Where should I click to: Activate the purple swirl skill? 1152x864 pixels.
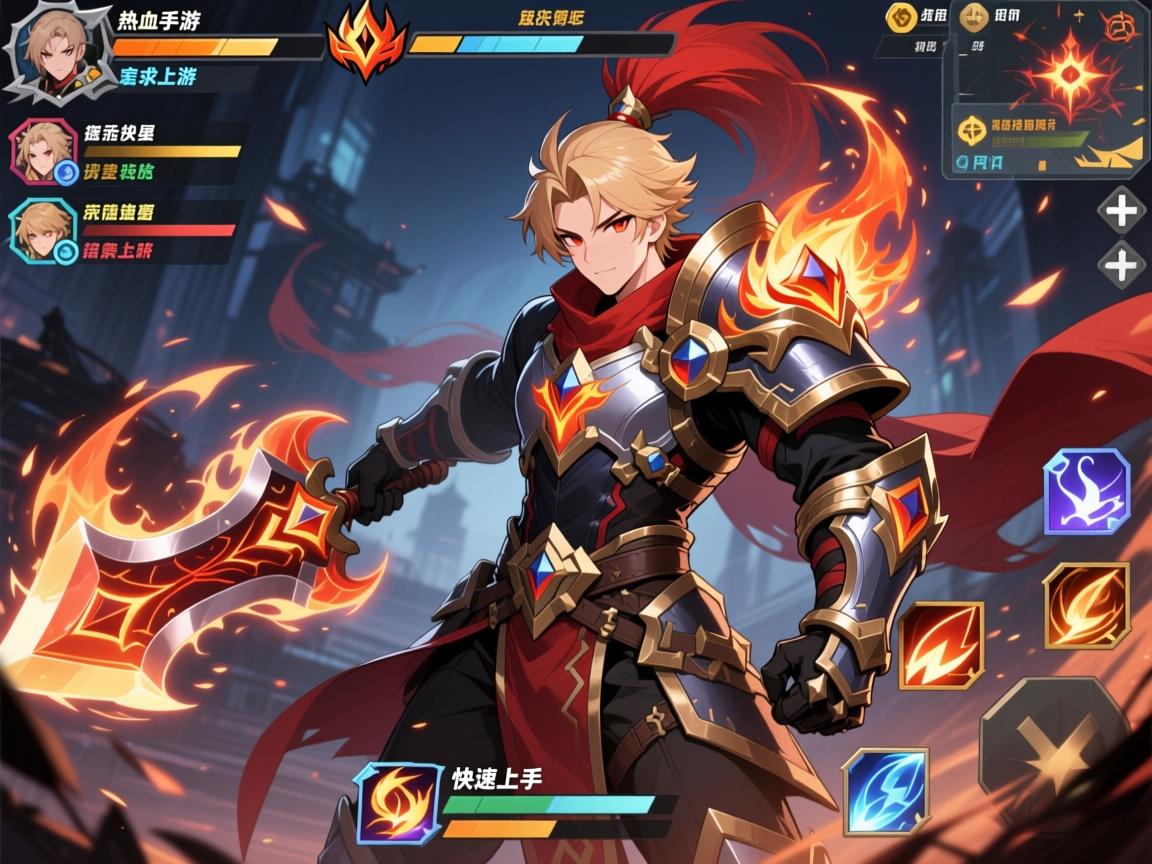coord(1086,491)
